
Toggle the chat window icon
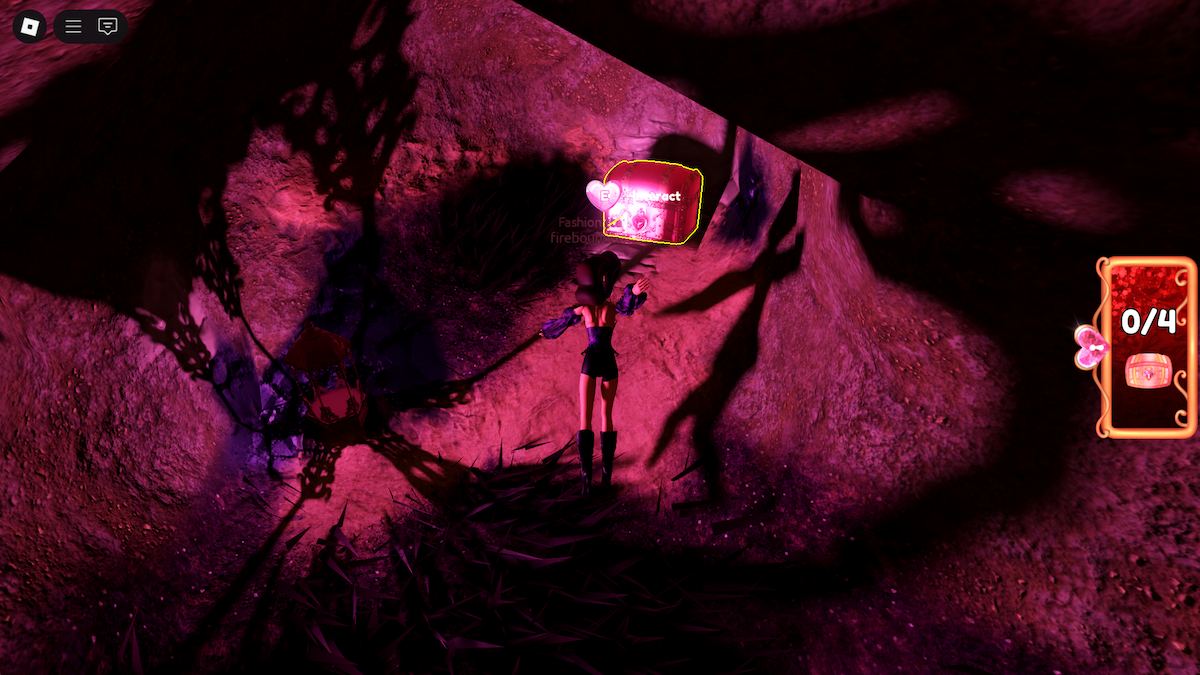pyautogui.click(x=107, y=26)
